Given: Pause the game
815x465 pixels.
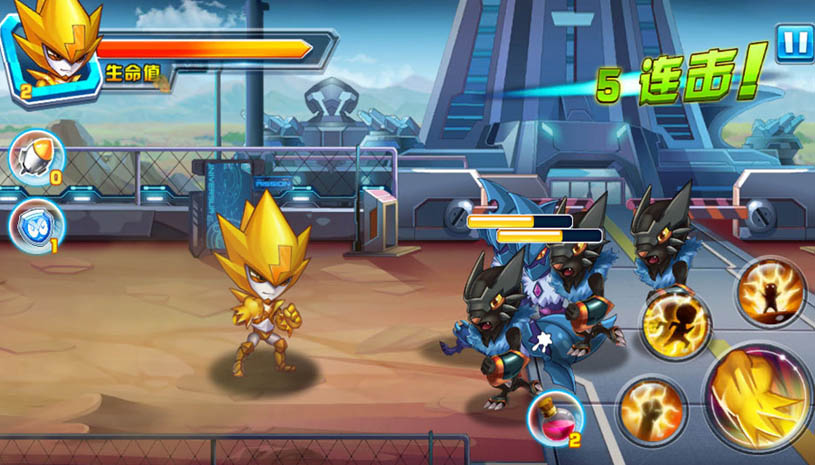Looking at the screenshot, I should (793, 44).
